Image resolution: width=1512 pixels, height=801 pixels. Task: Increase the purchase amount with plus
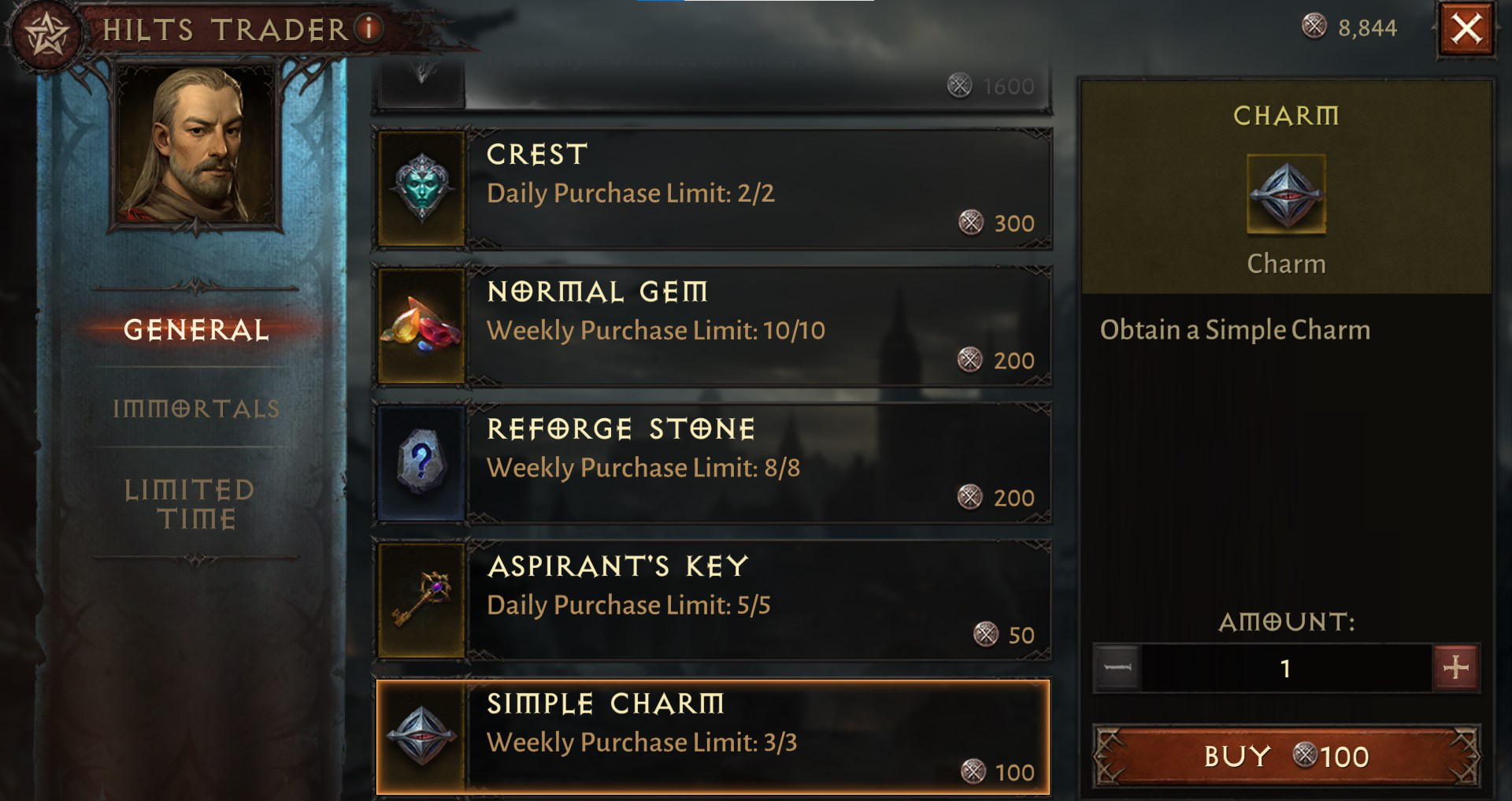click(x=1455, y=666)
